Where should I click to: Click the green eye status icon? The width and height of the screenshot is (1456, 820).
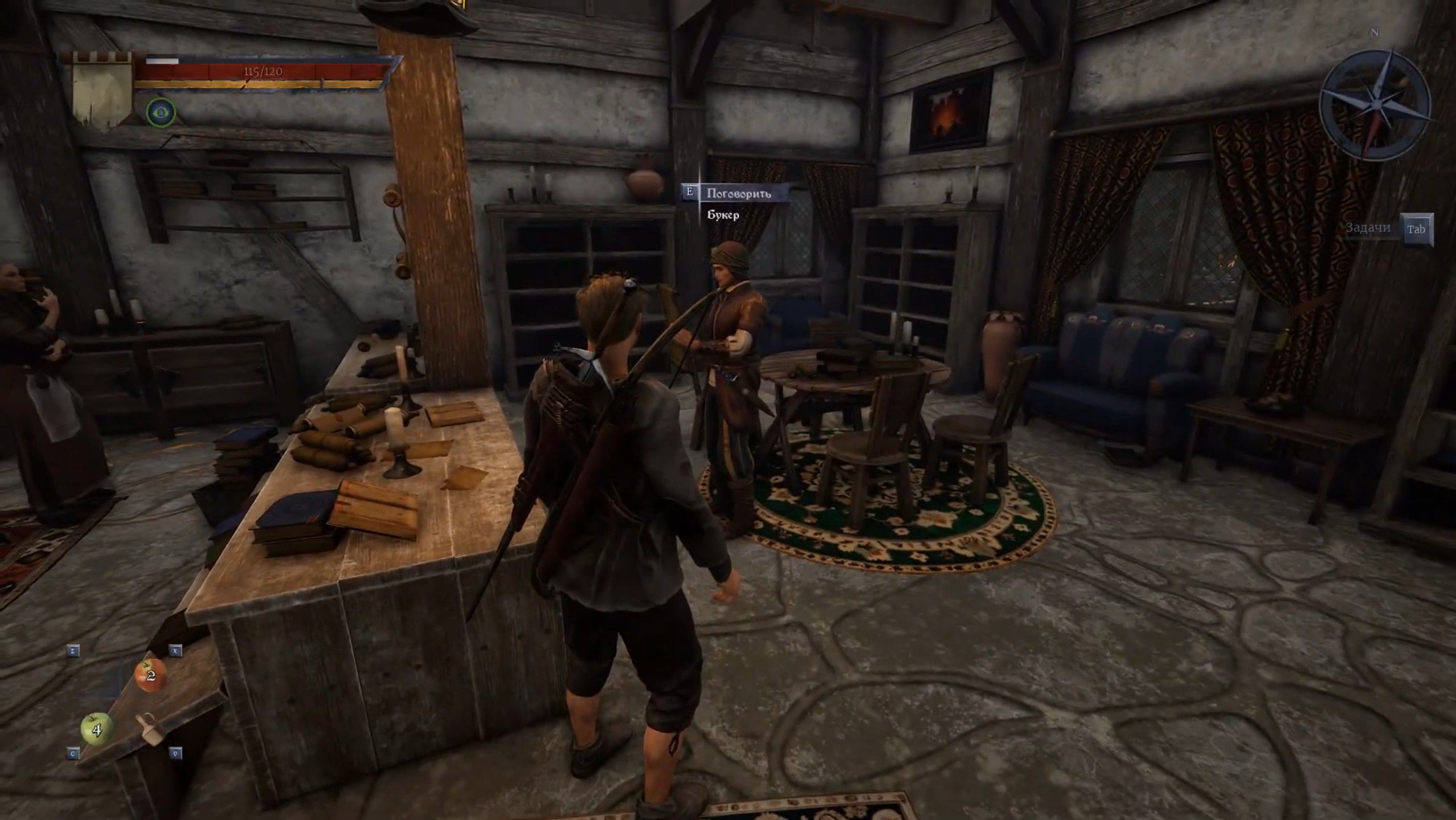(161, 112)
